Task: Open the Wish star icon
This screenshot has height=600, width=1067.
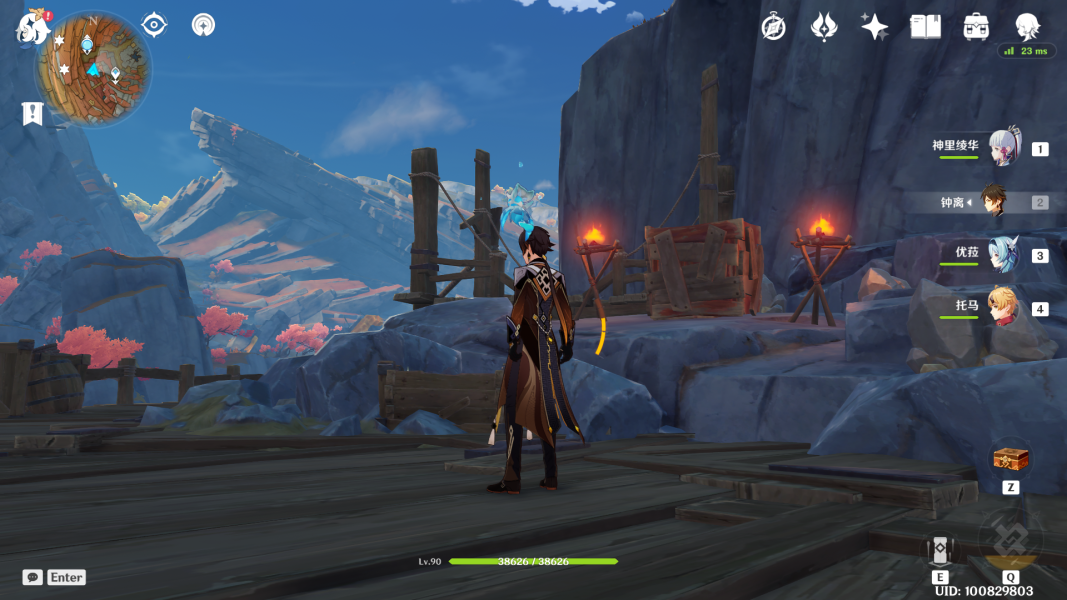Action: [x=874, y=27]
